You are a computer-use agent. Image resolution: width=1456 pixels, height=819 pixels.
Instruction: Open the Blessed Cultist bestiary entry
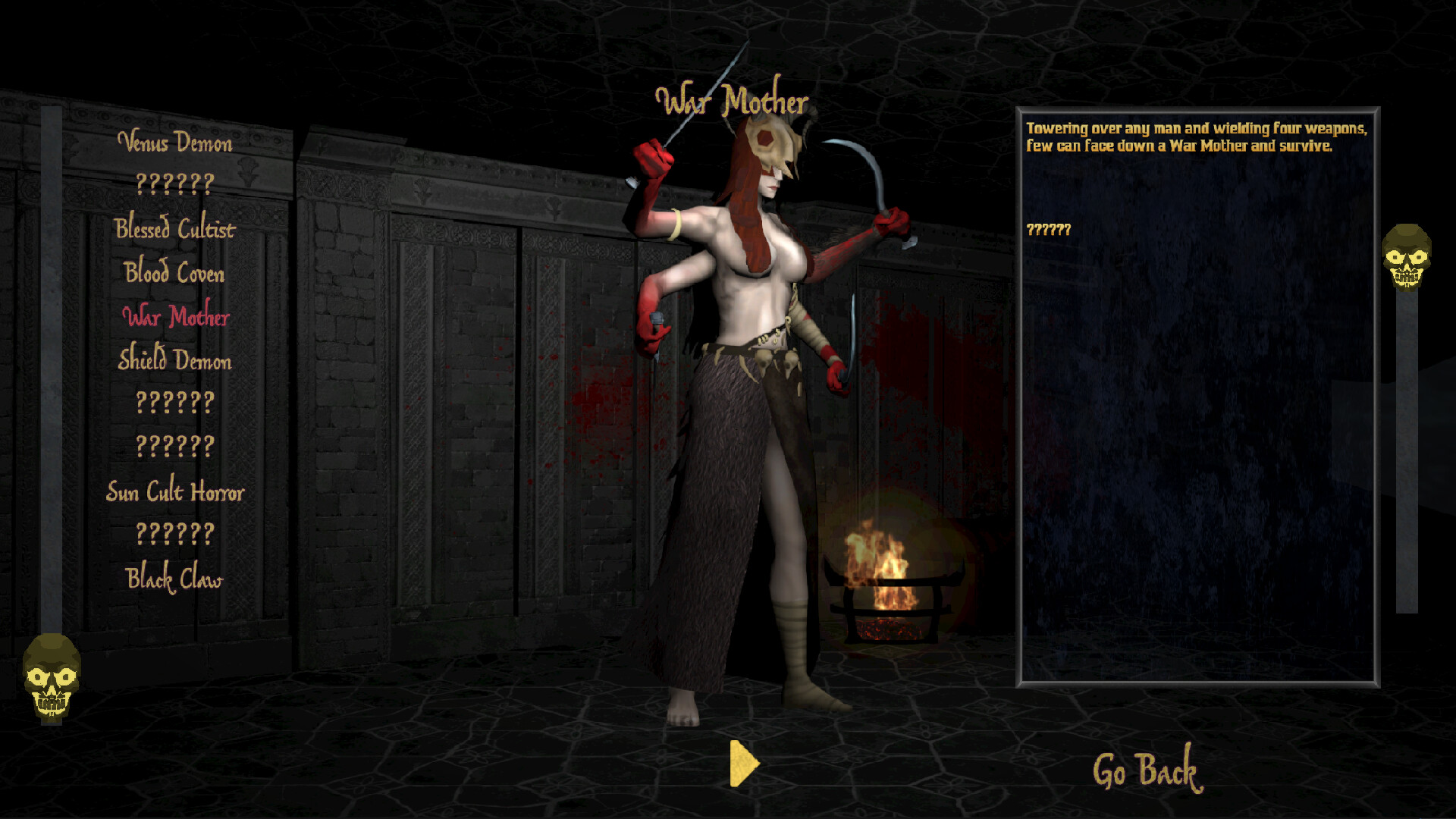coord(175,228)
